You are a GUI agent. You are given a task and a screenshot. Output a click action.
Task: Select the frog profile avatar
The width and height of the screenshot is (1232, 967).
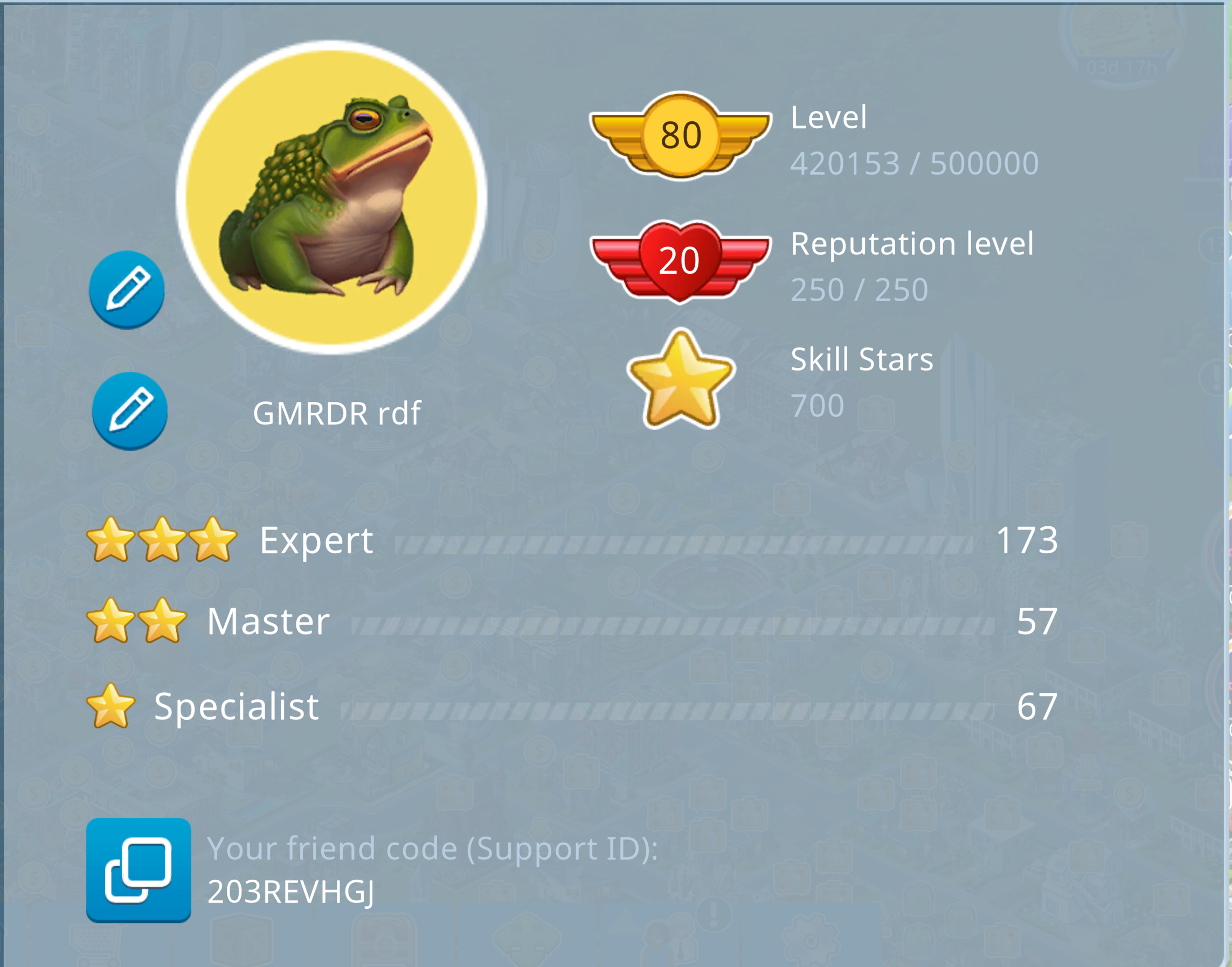point(332,197)
